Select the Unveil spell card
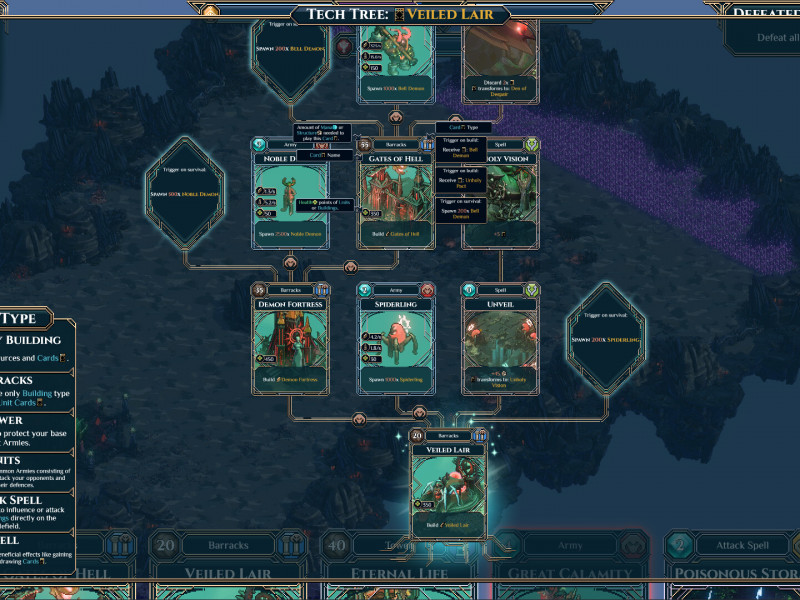The image size is (800, 600). (x=500, y=338)
